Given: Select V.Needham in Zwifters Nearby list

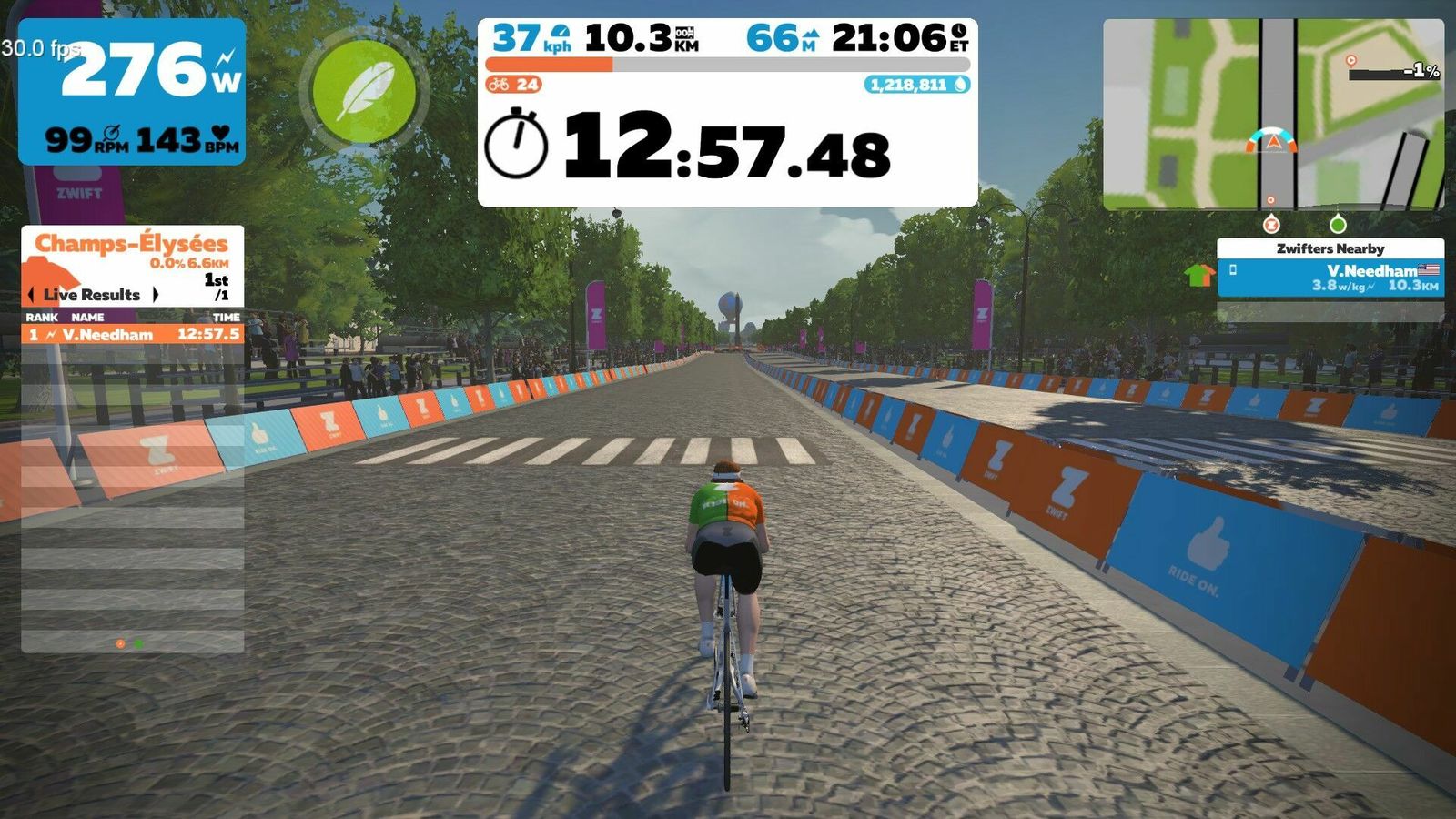Looking at the screenshot, I should pos(1330,278).
